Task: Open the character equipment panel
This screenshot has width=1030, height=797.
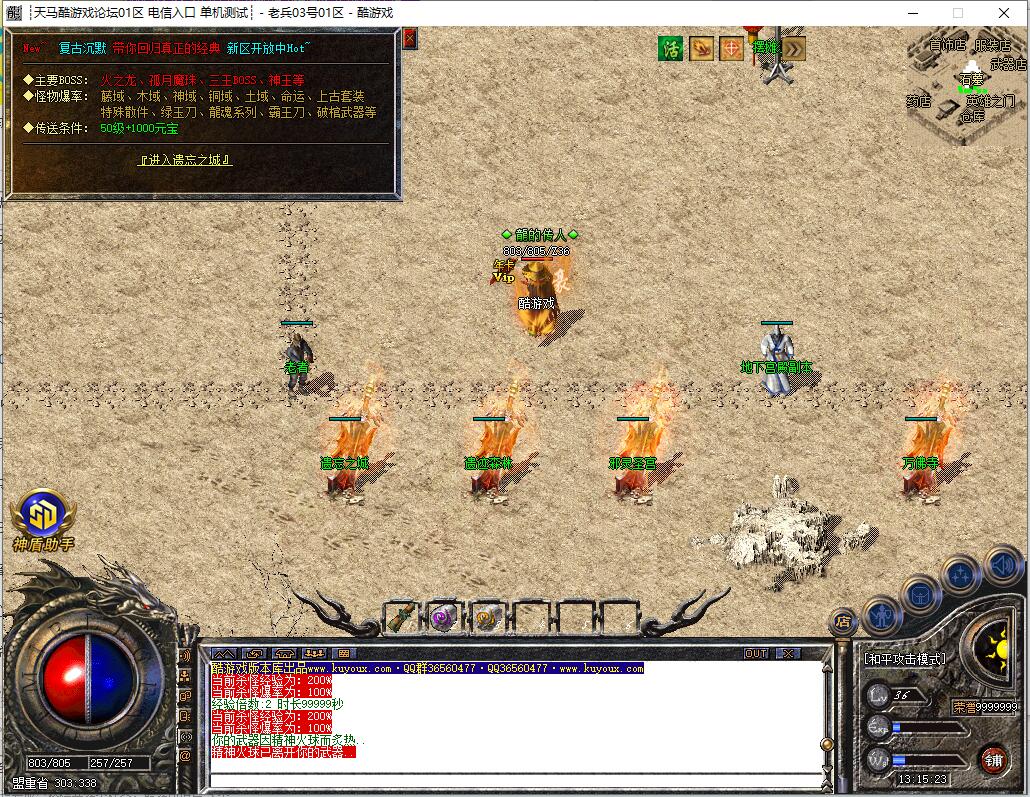Action: tap(882, 615)
